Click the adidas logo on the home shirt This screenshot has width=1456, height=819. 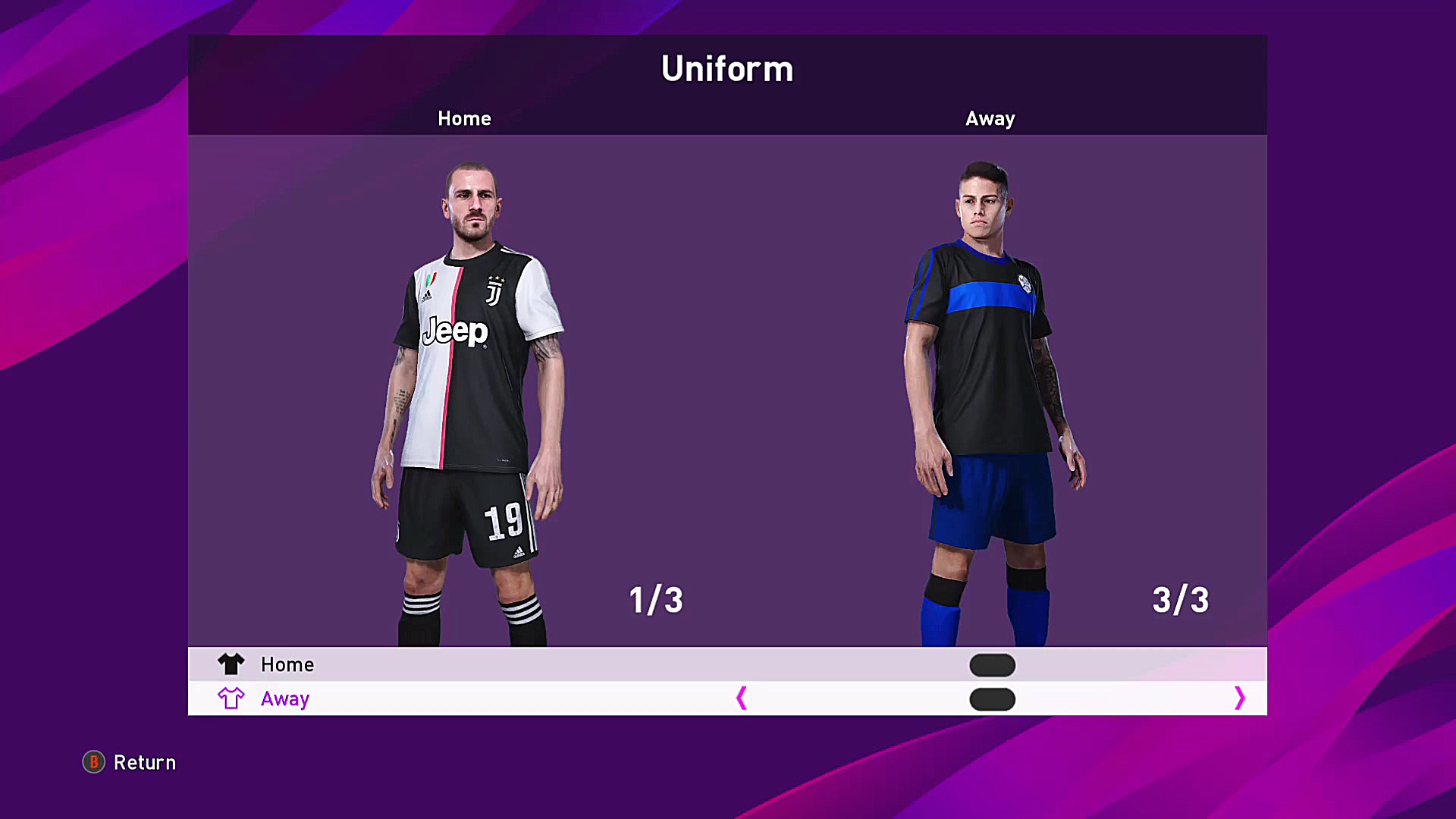pyautogui.click(x=427, y=296)
